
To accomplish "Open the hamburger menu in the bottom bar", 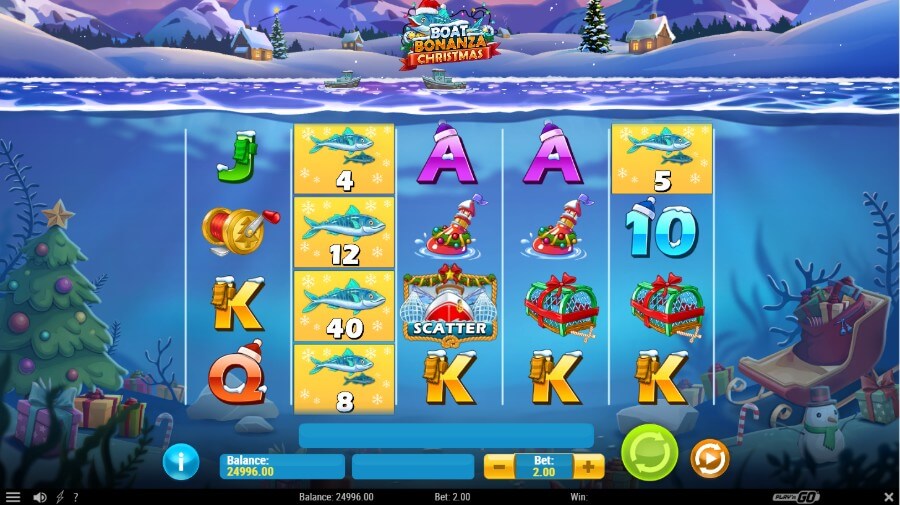I will 13,497.
